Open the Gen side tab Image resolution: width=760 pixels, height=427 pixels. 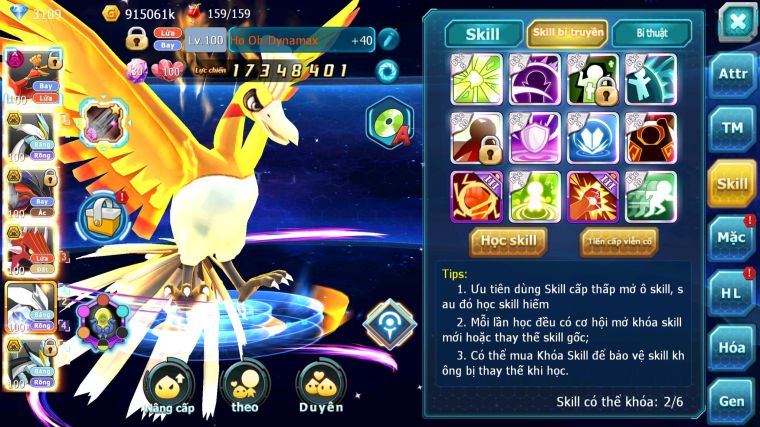click(x=731, y=400)
